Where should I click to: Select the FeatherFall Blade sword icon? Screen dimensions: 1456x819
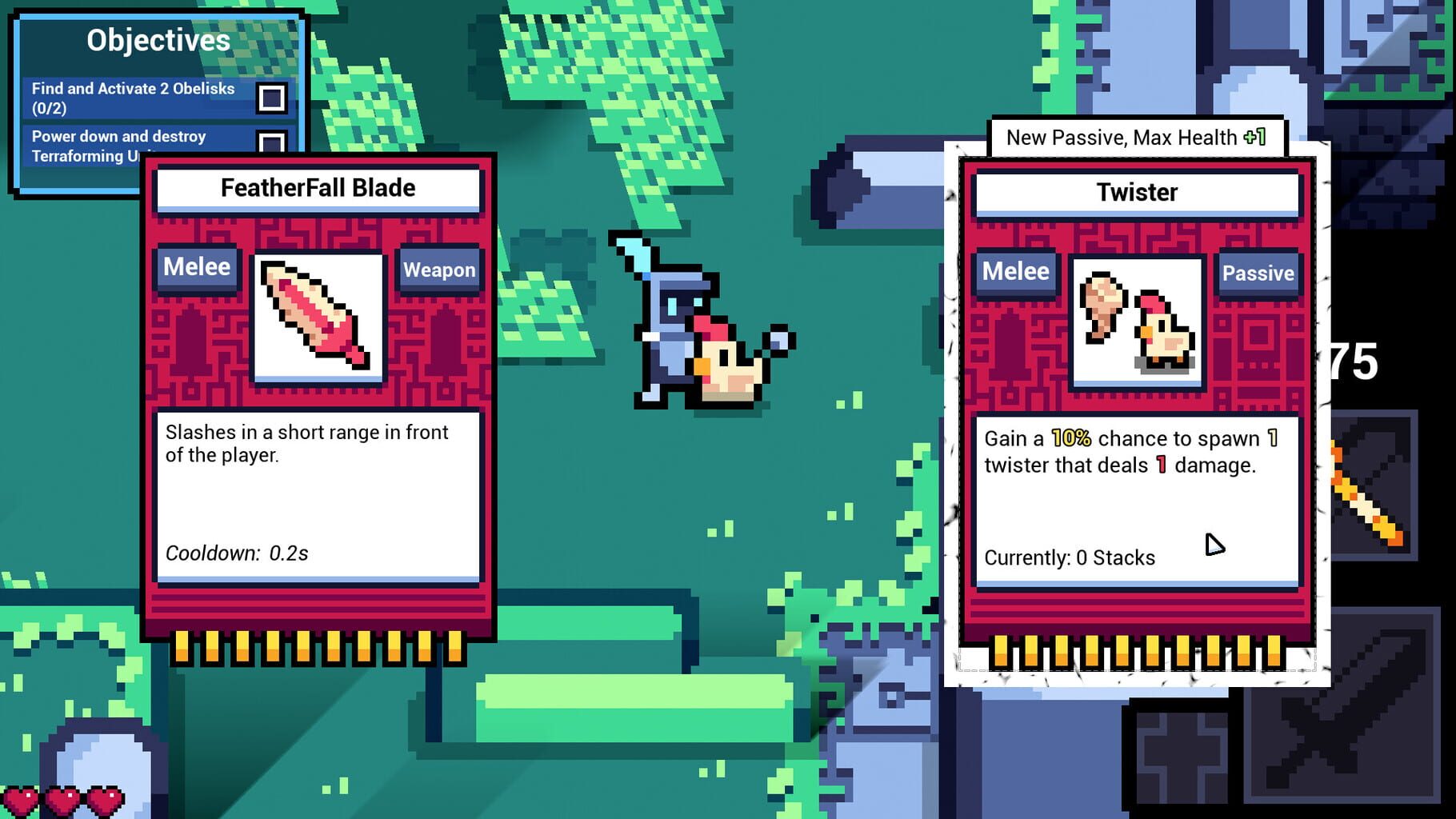(x=318, y=316)
